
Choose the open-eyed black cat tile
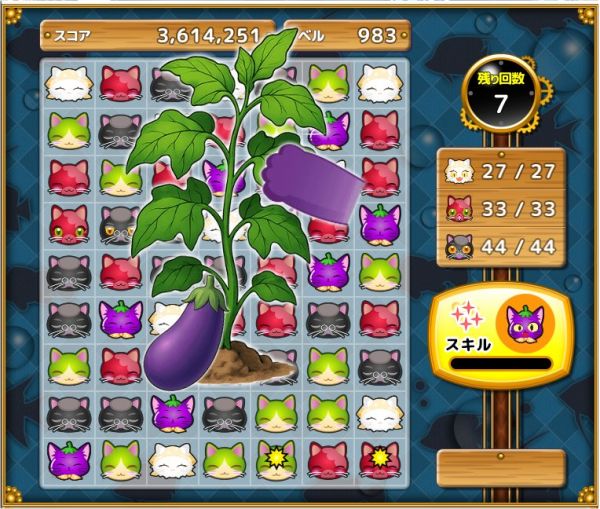point(120,226)
